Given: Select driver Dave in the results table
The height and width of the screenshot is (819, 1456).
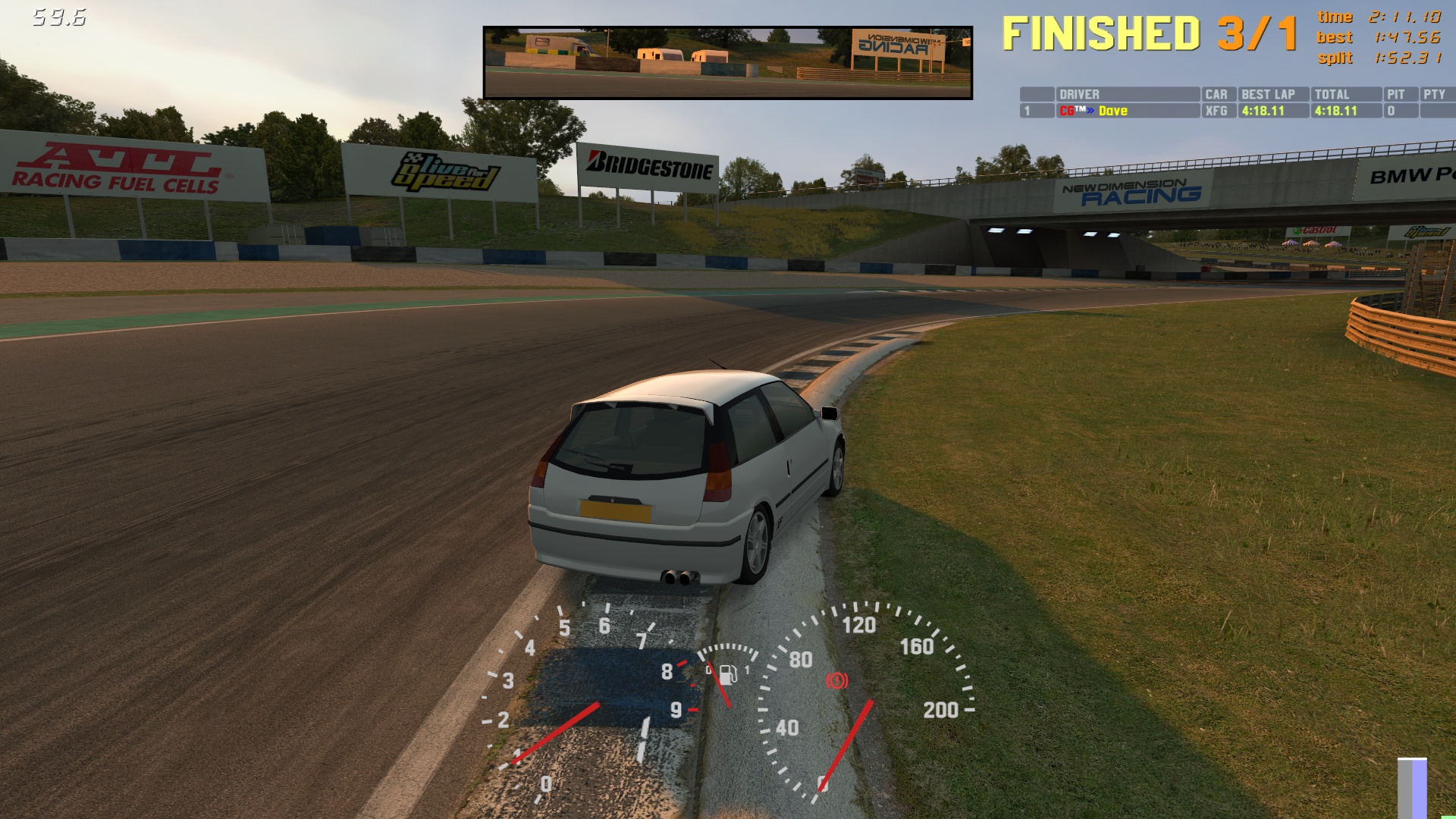Looking at the screenshot, I should (1112, 111).
